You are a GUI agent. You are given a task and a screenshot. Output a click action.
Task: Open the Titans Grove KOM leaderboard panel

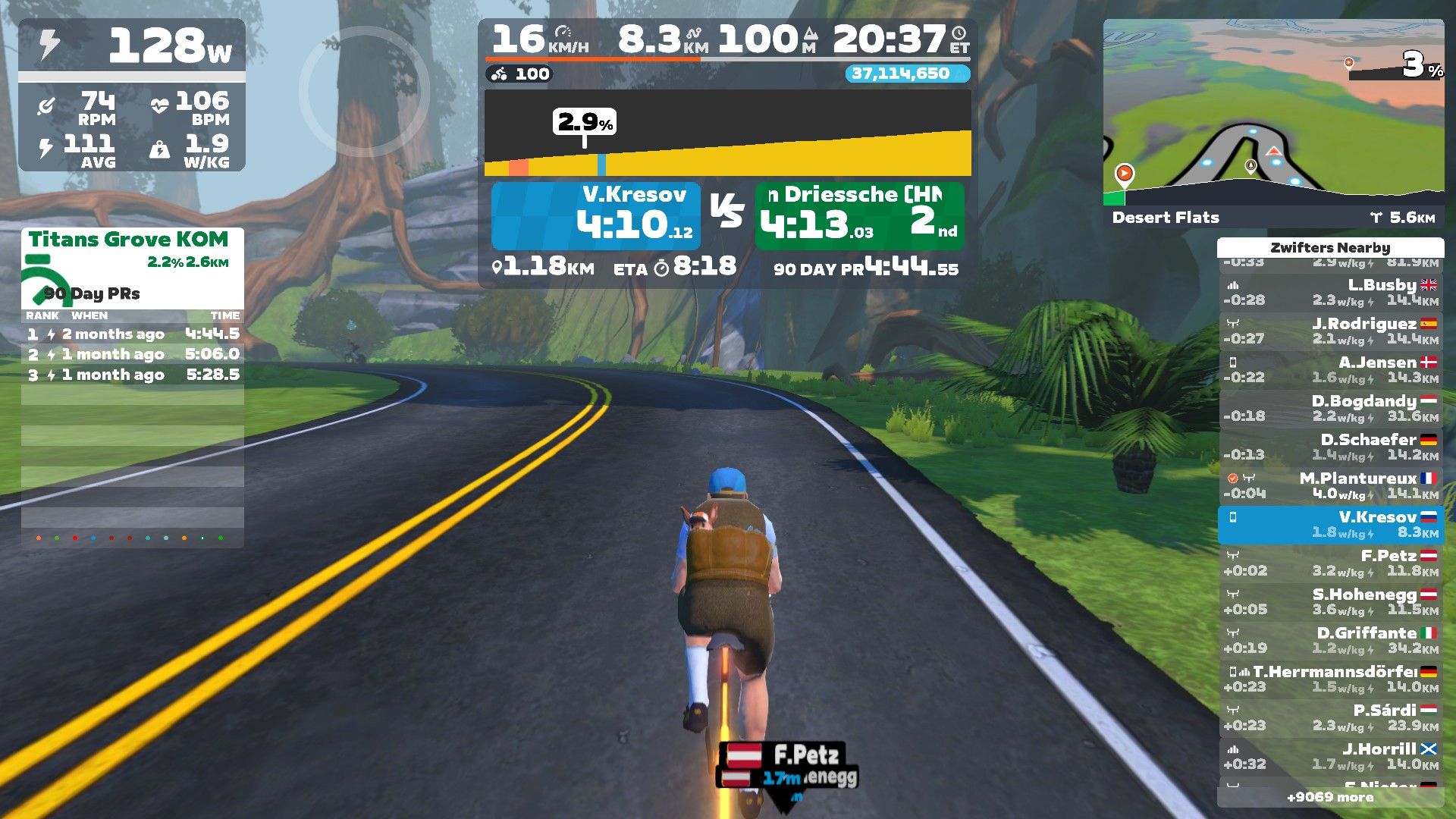(132, 265)
